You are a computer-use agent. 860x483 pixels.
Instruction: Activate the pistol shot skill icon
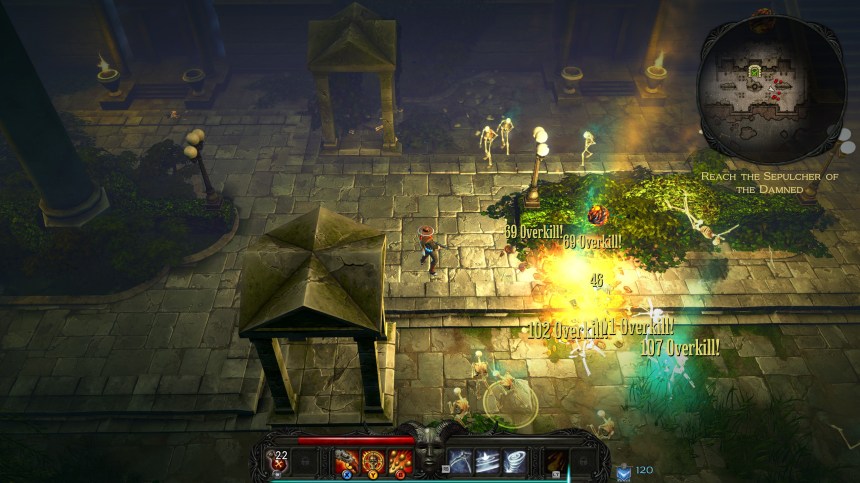(x=346, y=461)
